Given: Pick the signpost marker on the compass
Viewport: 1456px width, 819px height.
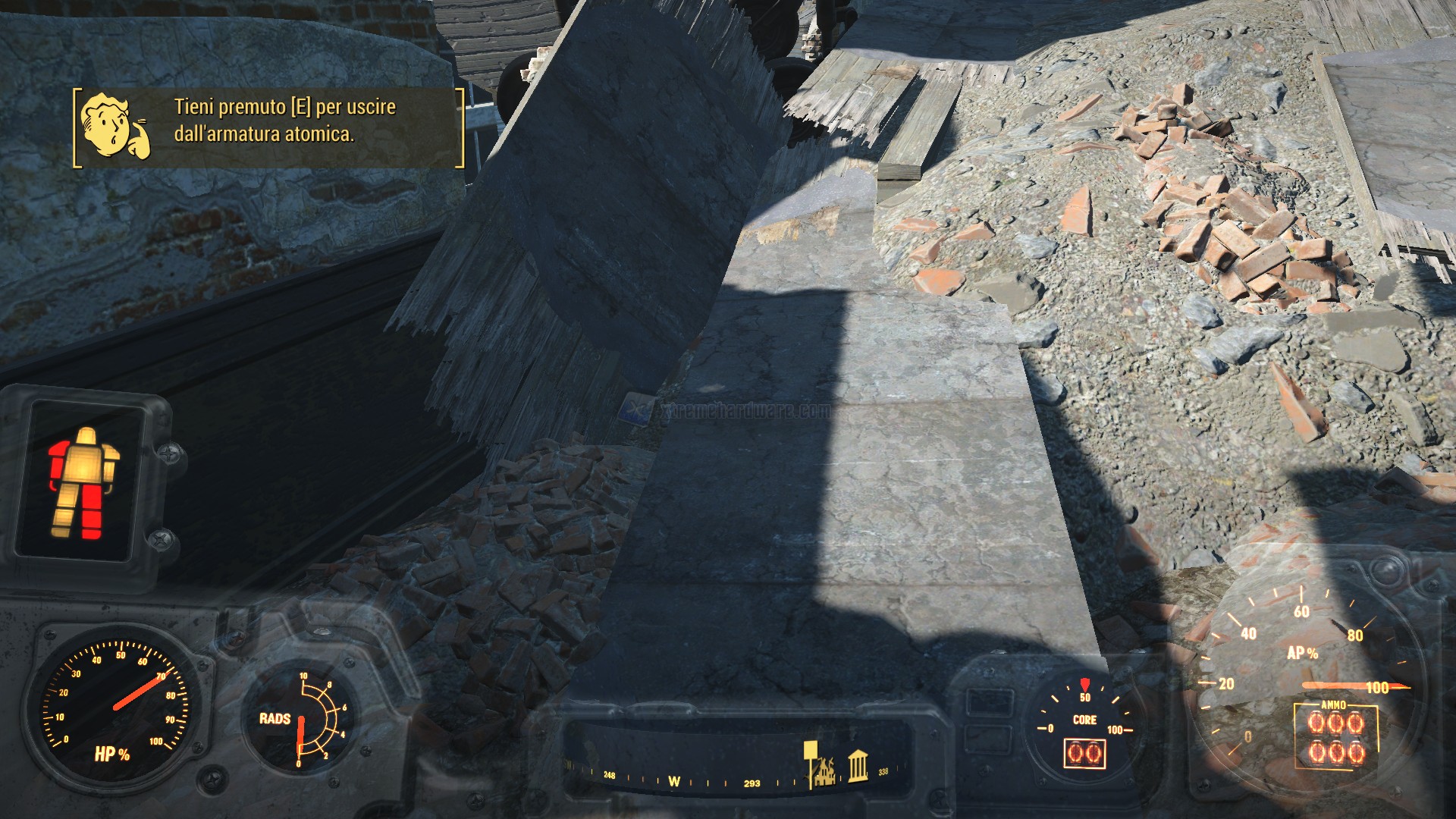Looking at the screenshot, I should pyautogui.click(x=810, y=761).
